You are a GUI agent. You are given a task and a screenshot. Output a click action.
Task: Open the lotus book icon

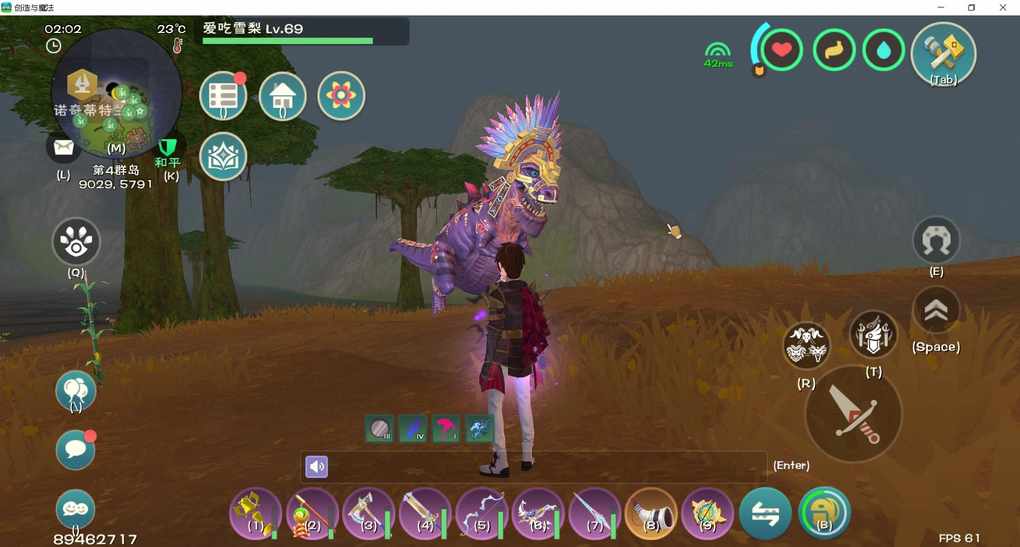tap(223, 156)
